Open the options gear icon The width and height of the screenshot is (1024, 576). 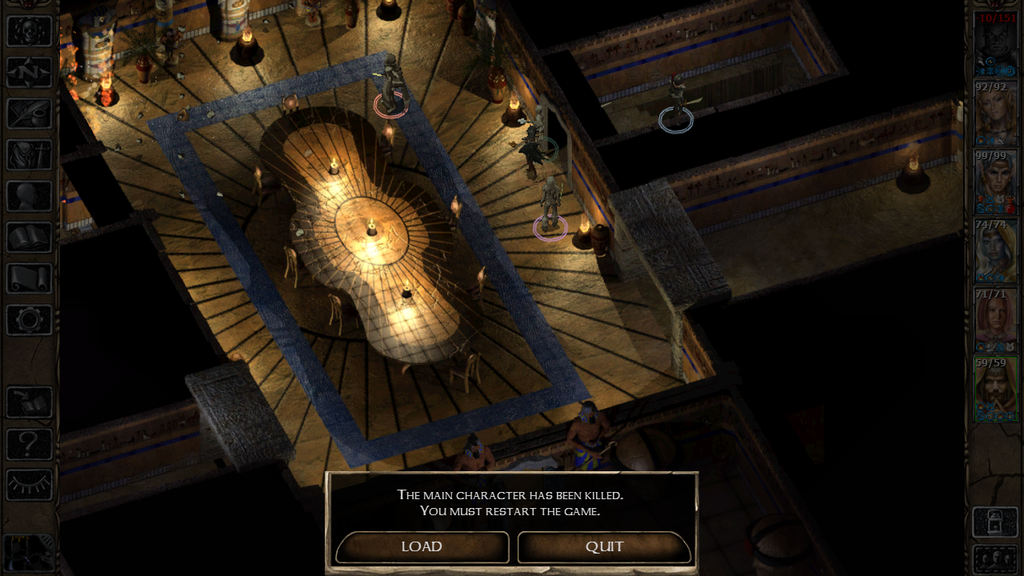coord(29,320)
